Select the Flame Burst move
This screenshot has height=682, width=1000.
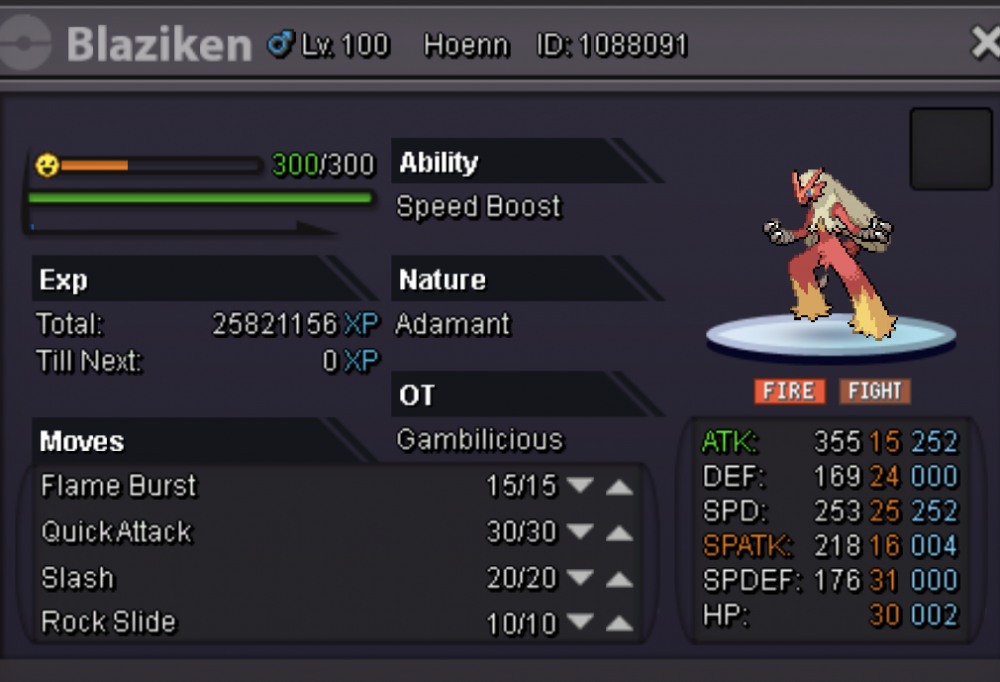click(x=119, y=486)
